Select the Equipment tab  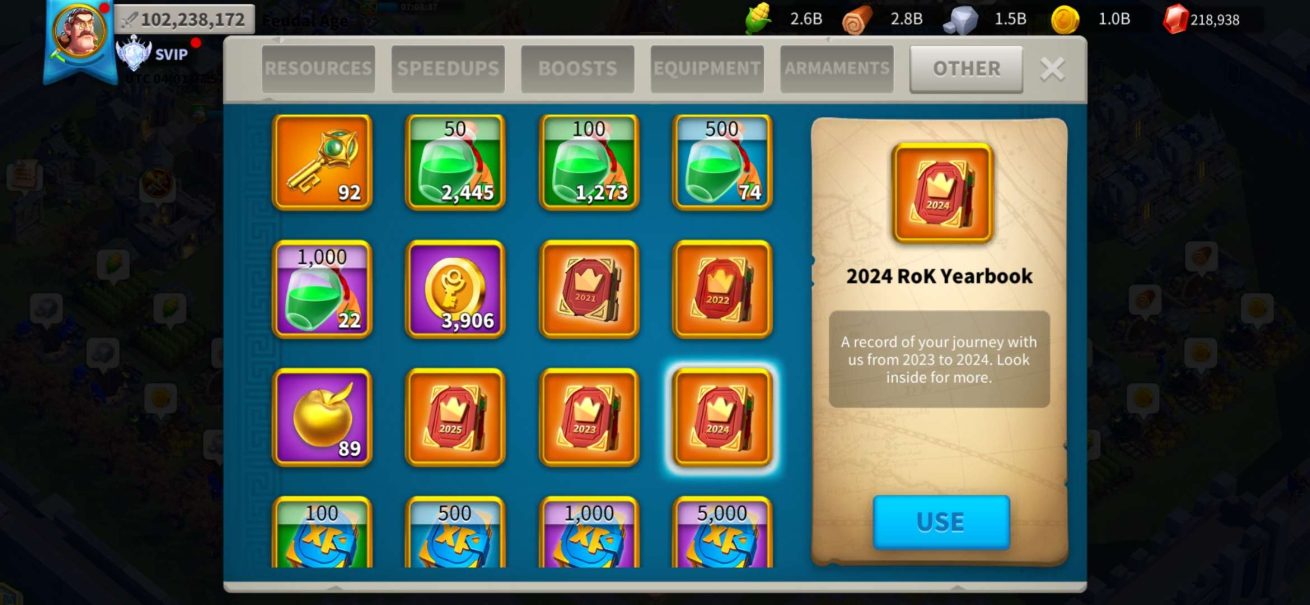[x=707, y=69]
